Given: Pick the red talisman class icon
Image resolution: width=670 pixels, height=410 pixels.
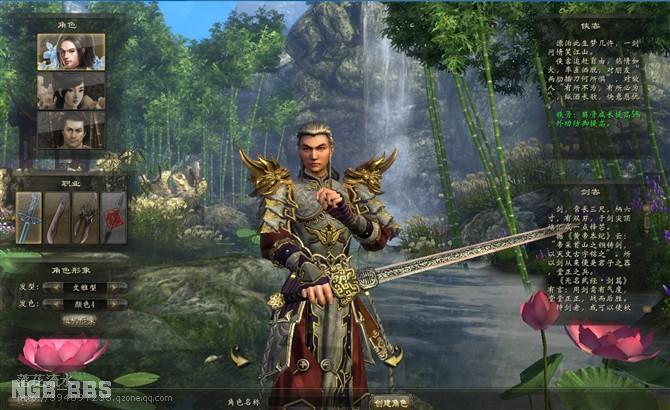Looking at the screenshot, I should (113, 217).
